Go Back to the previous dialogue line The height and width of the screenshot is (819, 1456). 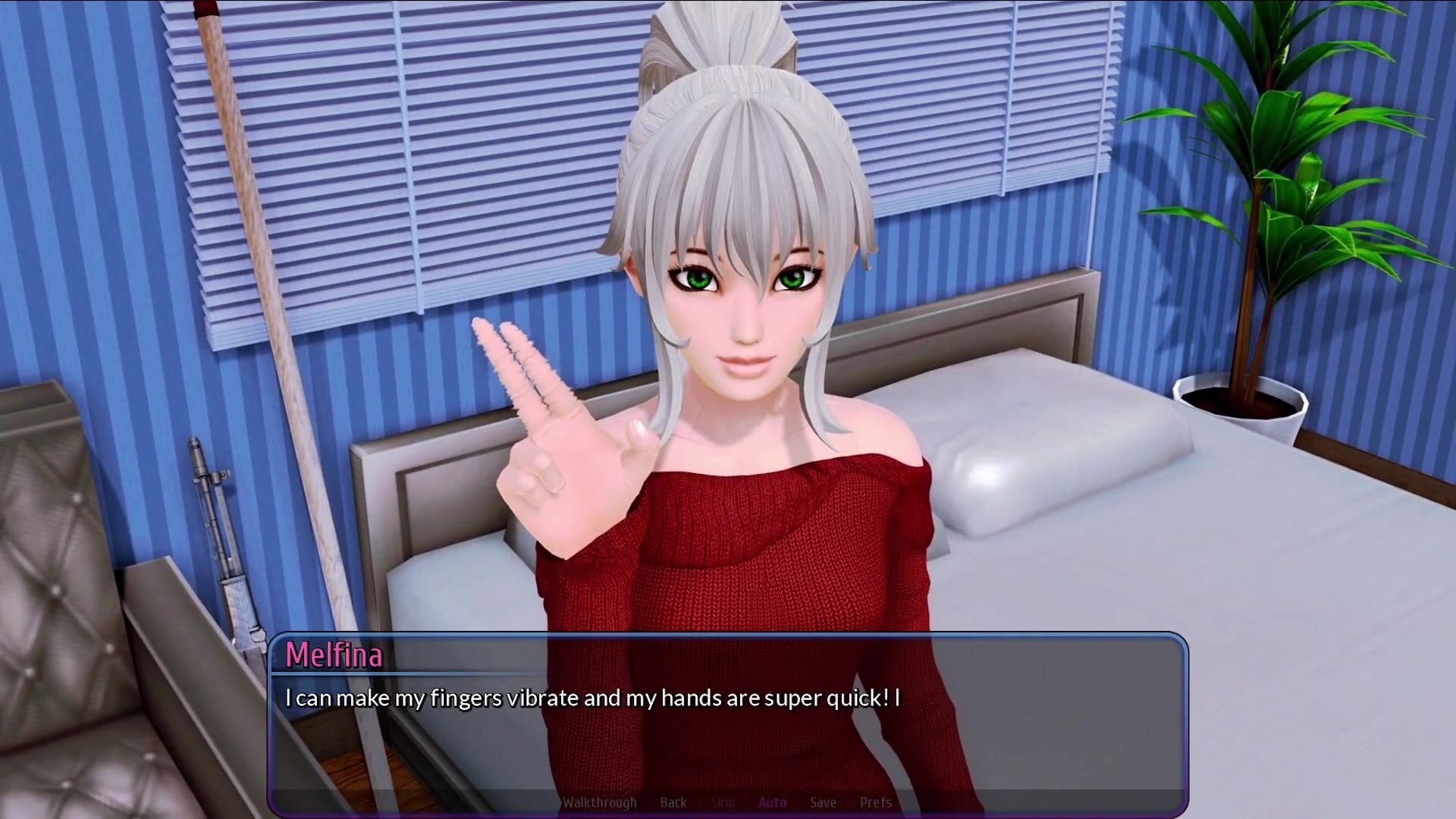673,802
